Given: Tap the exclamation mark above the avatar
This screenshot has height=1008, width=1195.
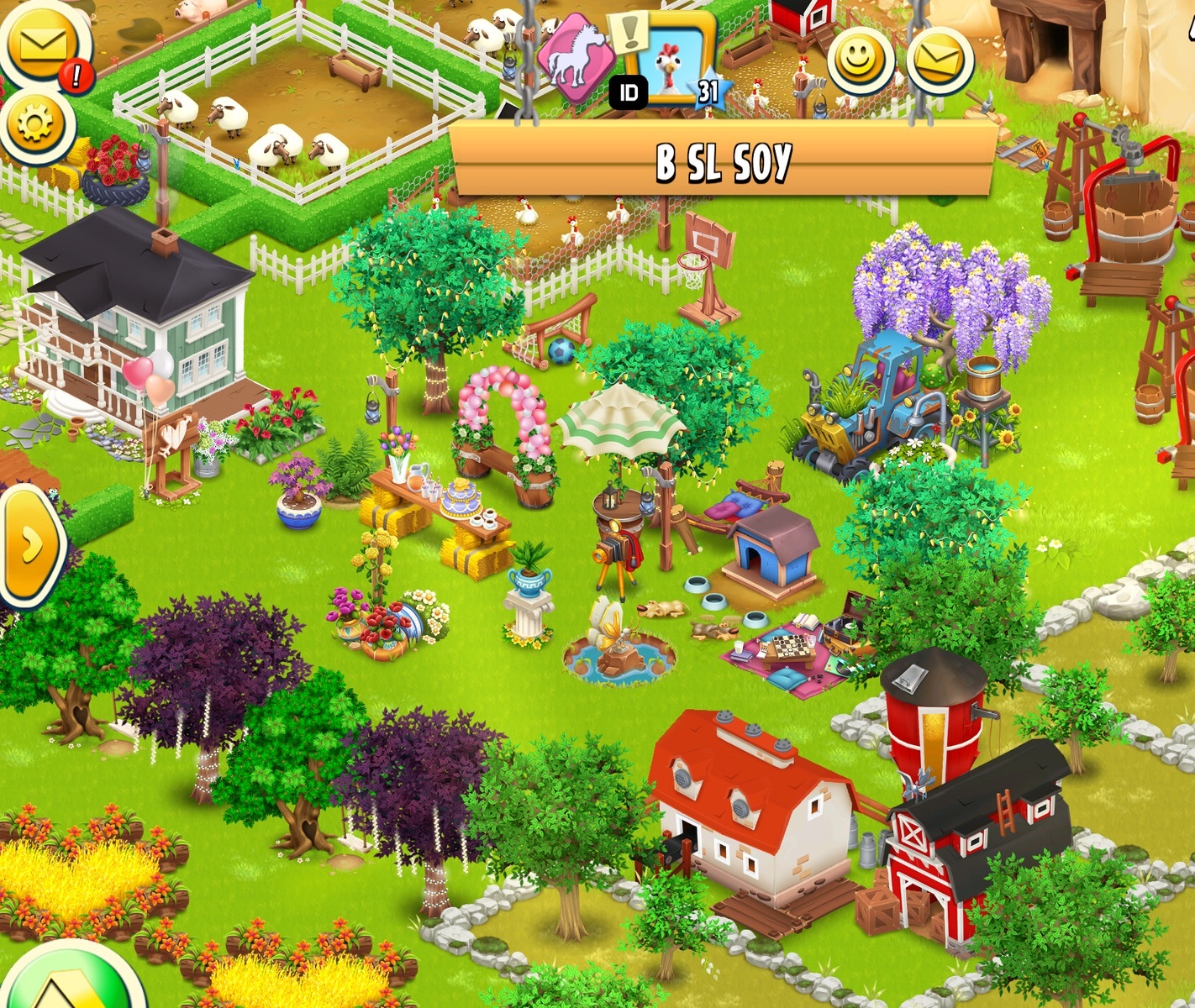Looking at the screenshot, I should 629,32.
